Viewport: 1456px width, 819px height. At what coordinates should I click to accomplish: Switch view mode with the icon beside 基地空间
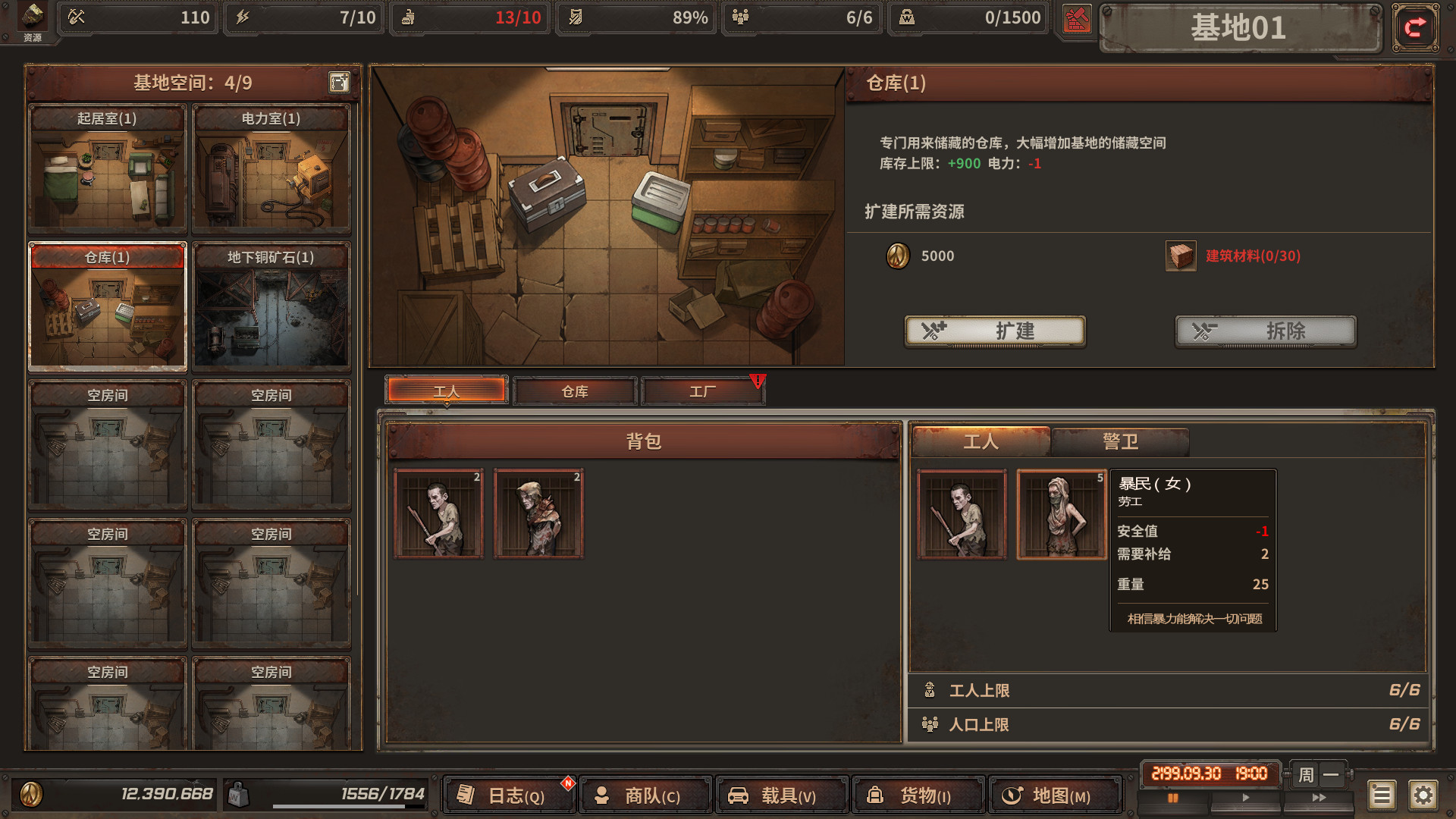point(338,83)
